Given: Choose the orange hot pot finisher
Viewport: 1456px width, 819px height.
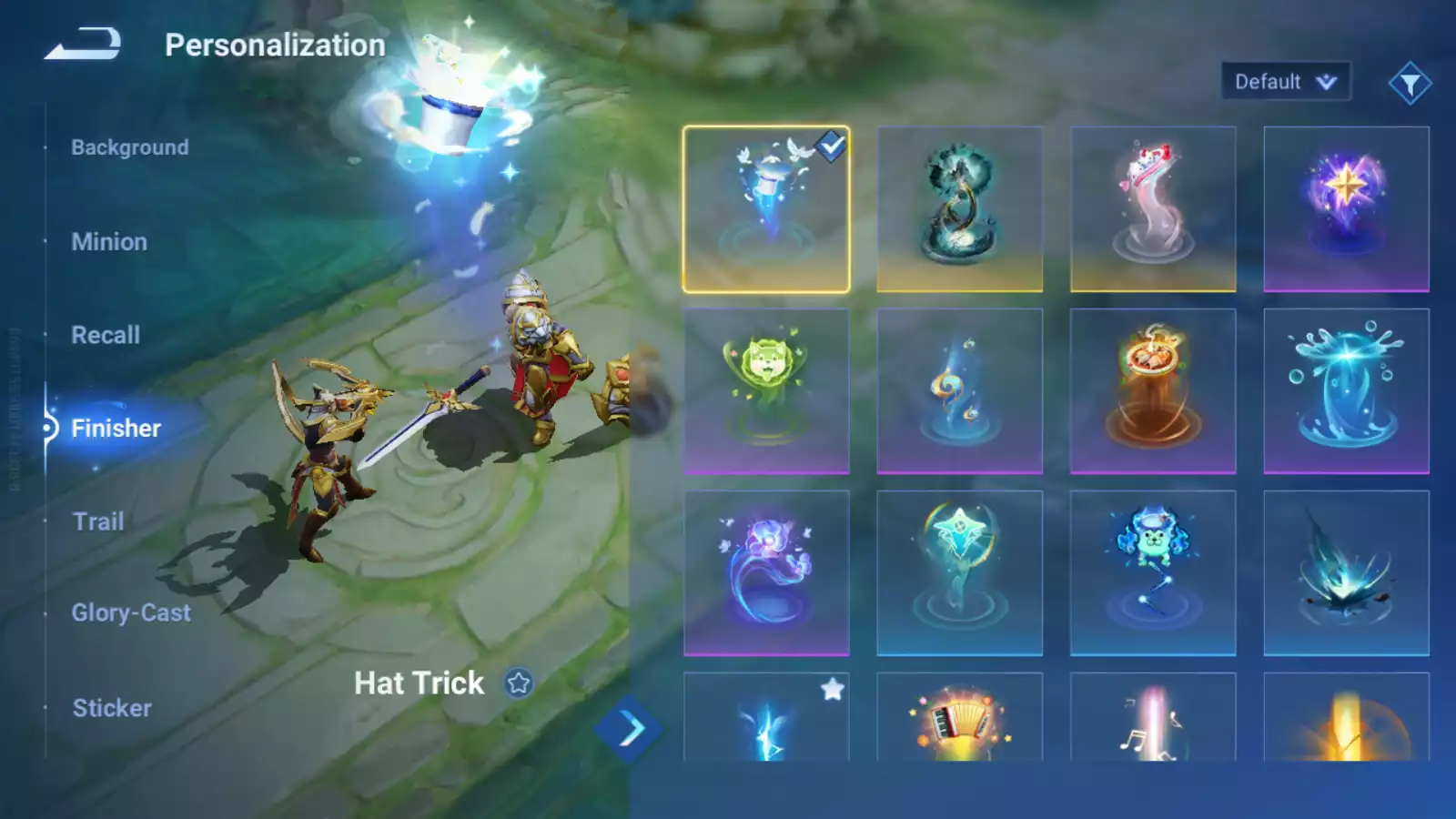Looking at the screenshot, I should click(x=1152, y=391).
